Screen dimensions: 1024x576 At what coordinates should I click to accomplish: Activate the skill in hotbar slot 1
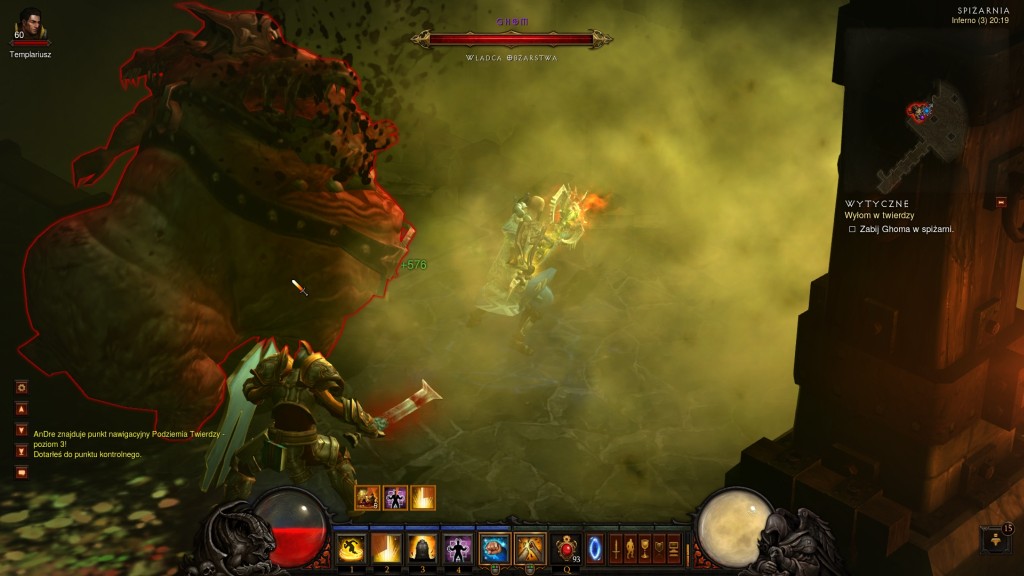[x=350, y=548]
